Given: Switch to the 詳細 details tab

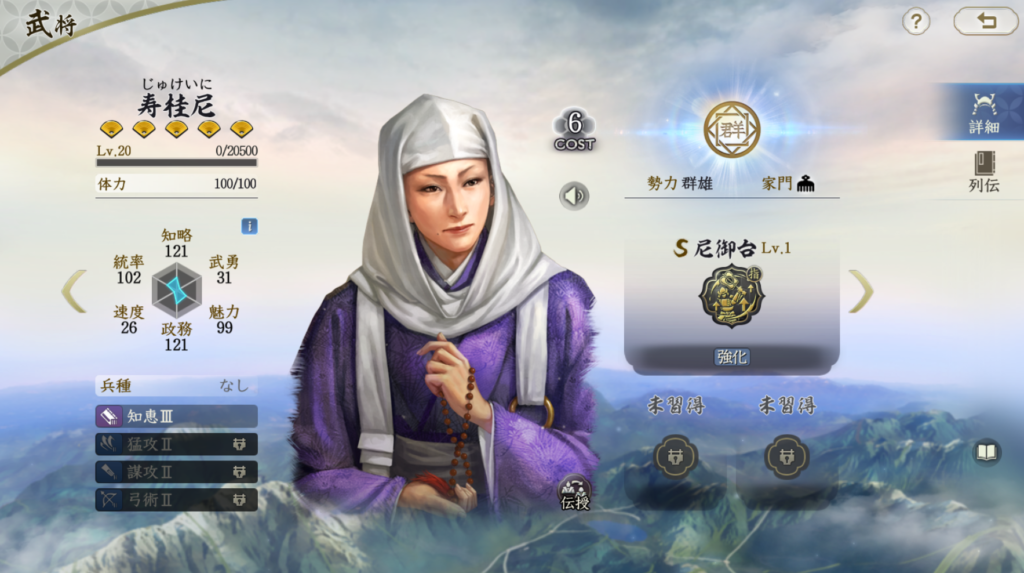Looking at the screenshot, I should [x=983, y=112].
